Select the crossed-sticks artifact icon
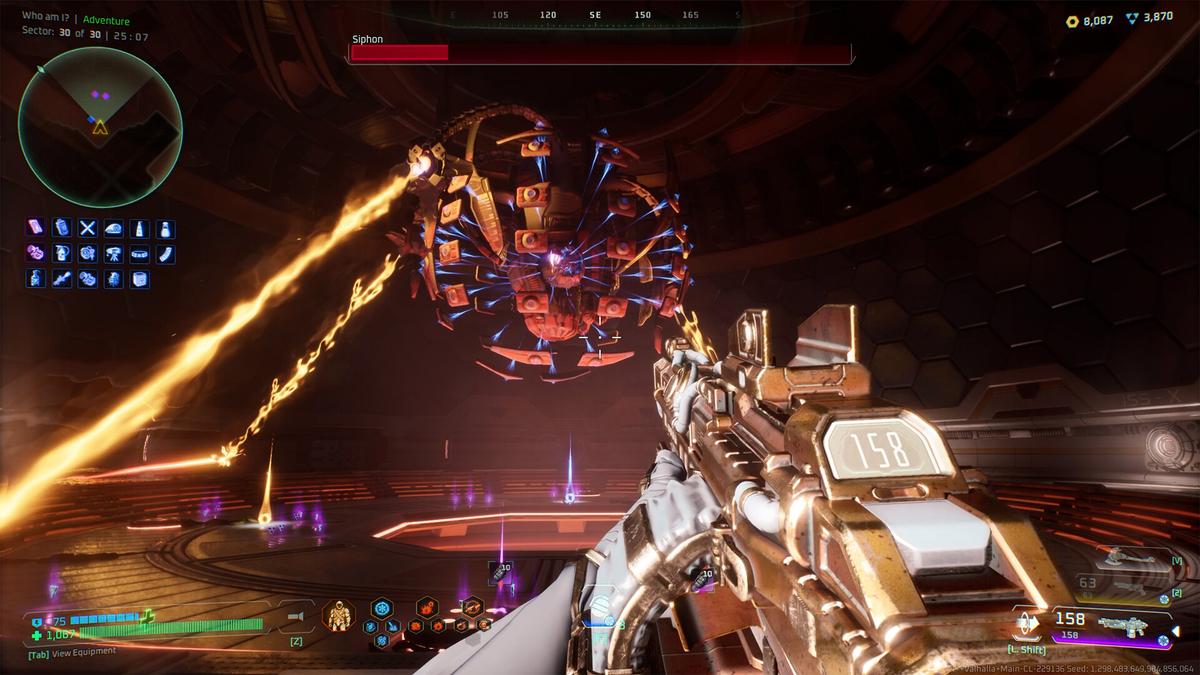This screenshot has height=675, width=1200. point(88,229)
